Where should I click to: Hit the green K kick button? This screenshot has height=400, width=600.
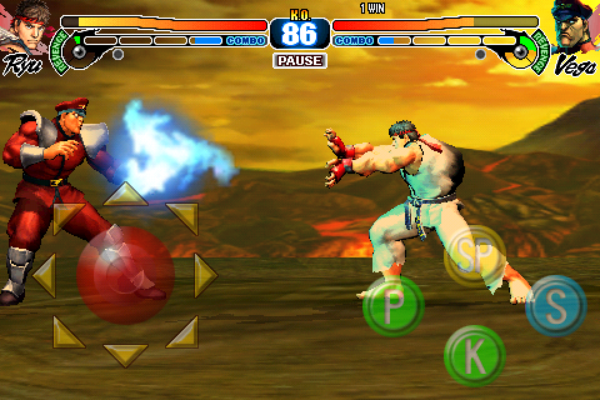click(474, 355)
